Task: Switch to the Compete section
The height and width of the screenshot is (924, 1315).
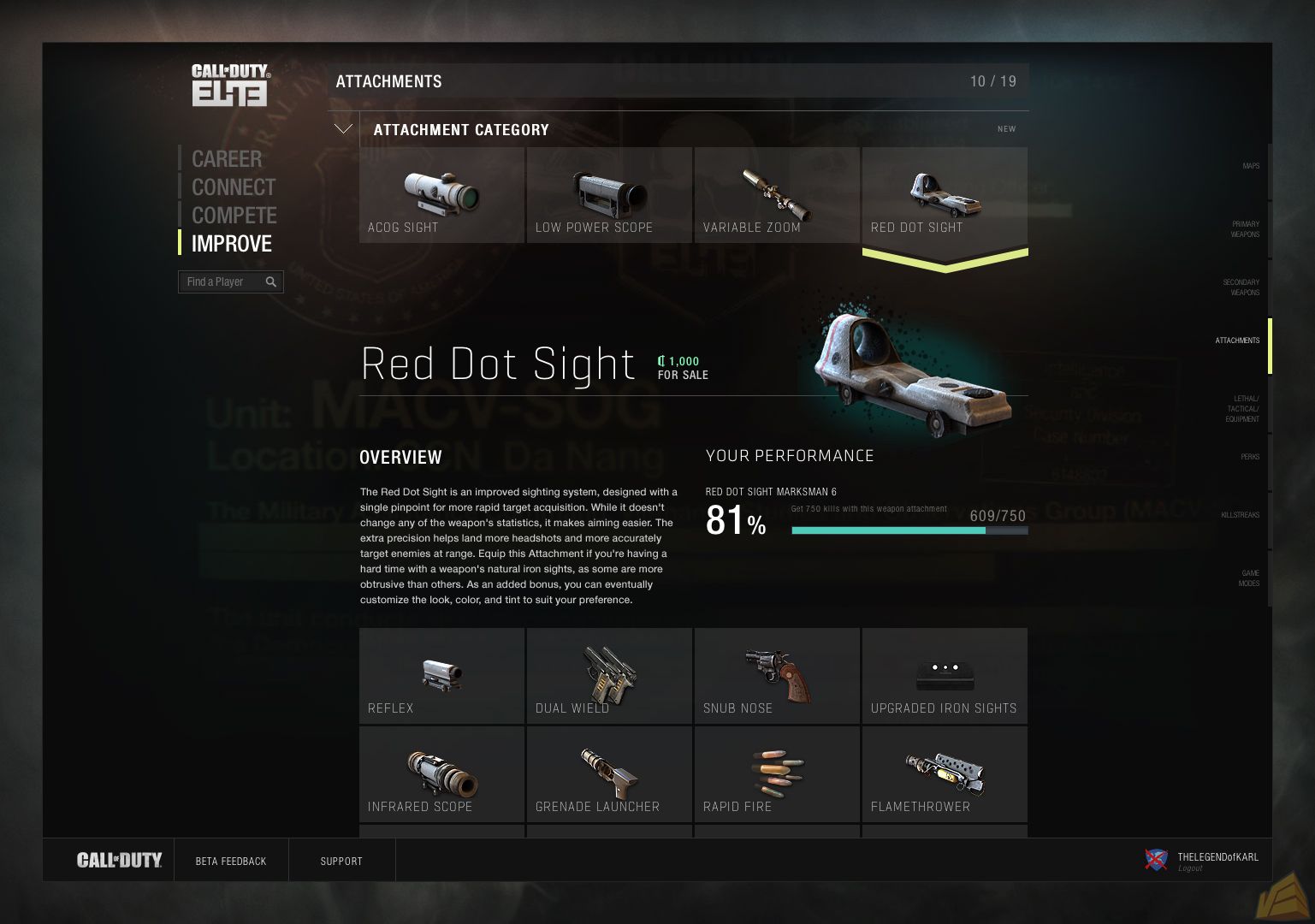Action: (234, 216)
